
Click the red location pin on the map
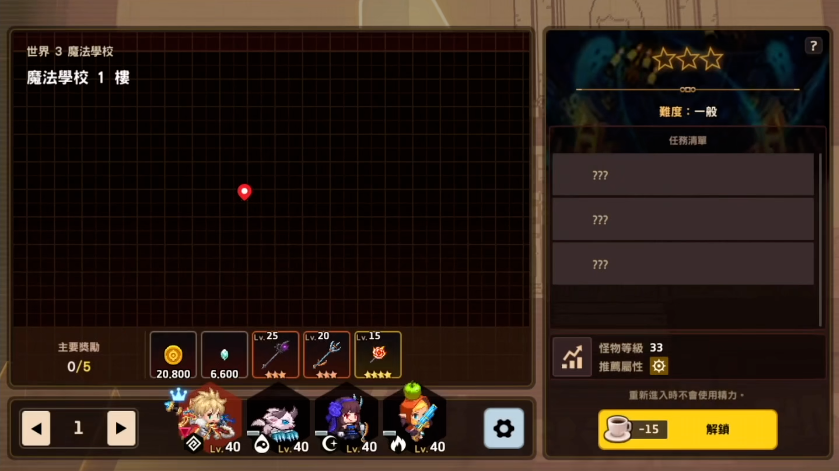[244, 191]
